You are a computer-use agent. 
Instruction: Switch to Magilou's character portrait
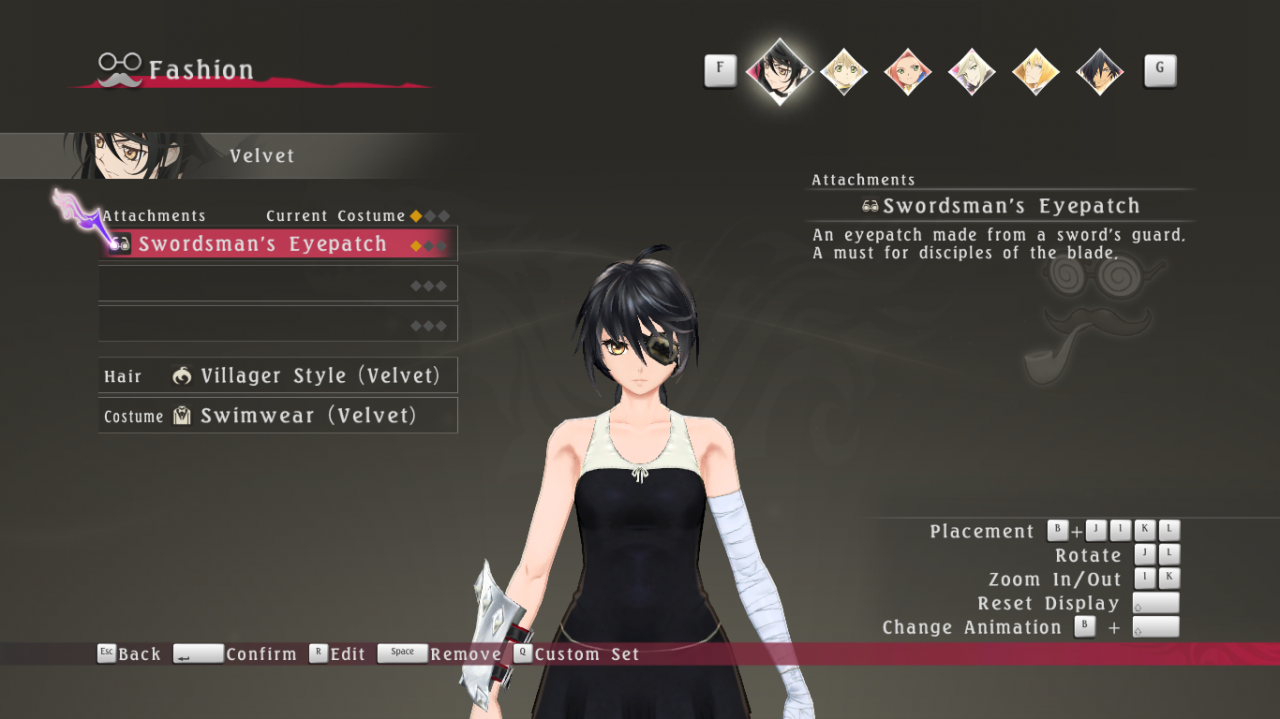point(971,71)
